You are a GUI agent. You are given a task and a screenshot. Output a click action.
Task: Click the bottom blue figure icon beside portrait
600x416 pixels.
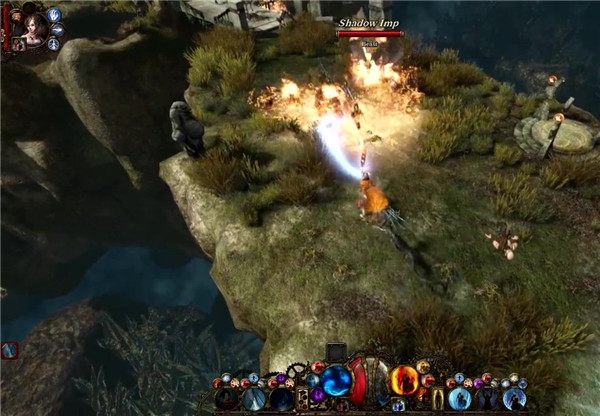(53, 45)
